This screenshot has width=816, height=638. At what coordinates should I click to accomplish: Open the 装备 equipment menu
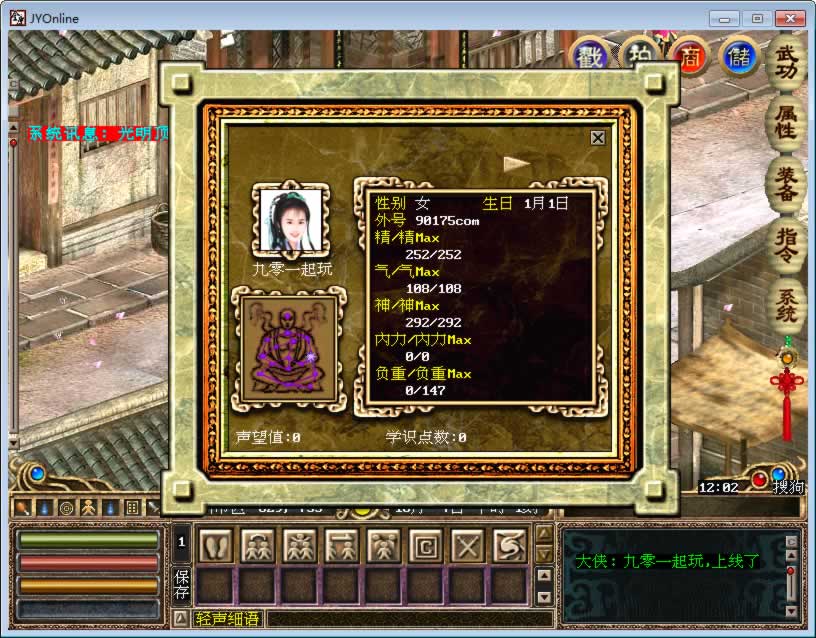786,184
